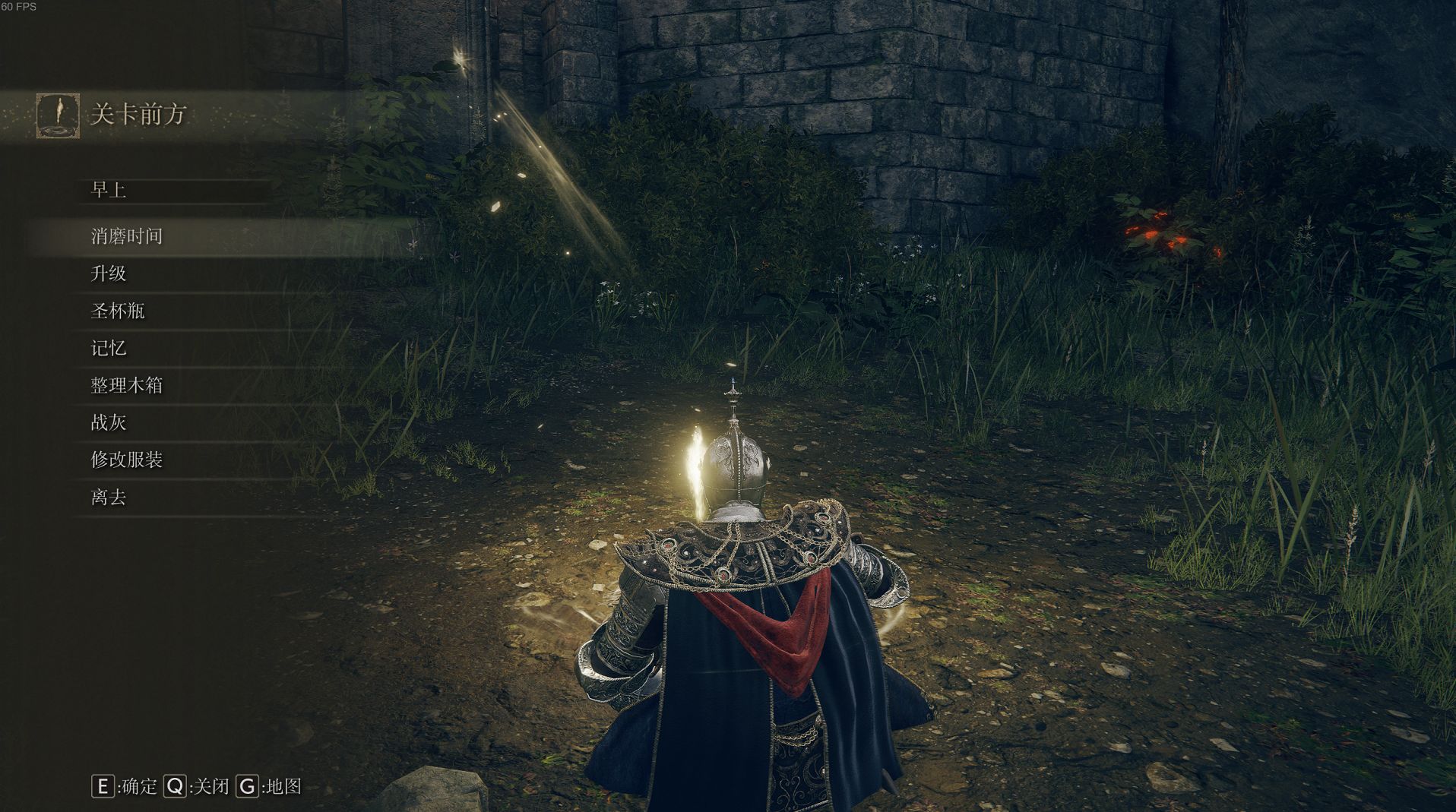Select 整理木箱 to sort chest
The width and height of the screenshot is (1456, 812).
click(x=127, y=385)
